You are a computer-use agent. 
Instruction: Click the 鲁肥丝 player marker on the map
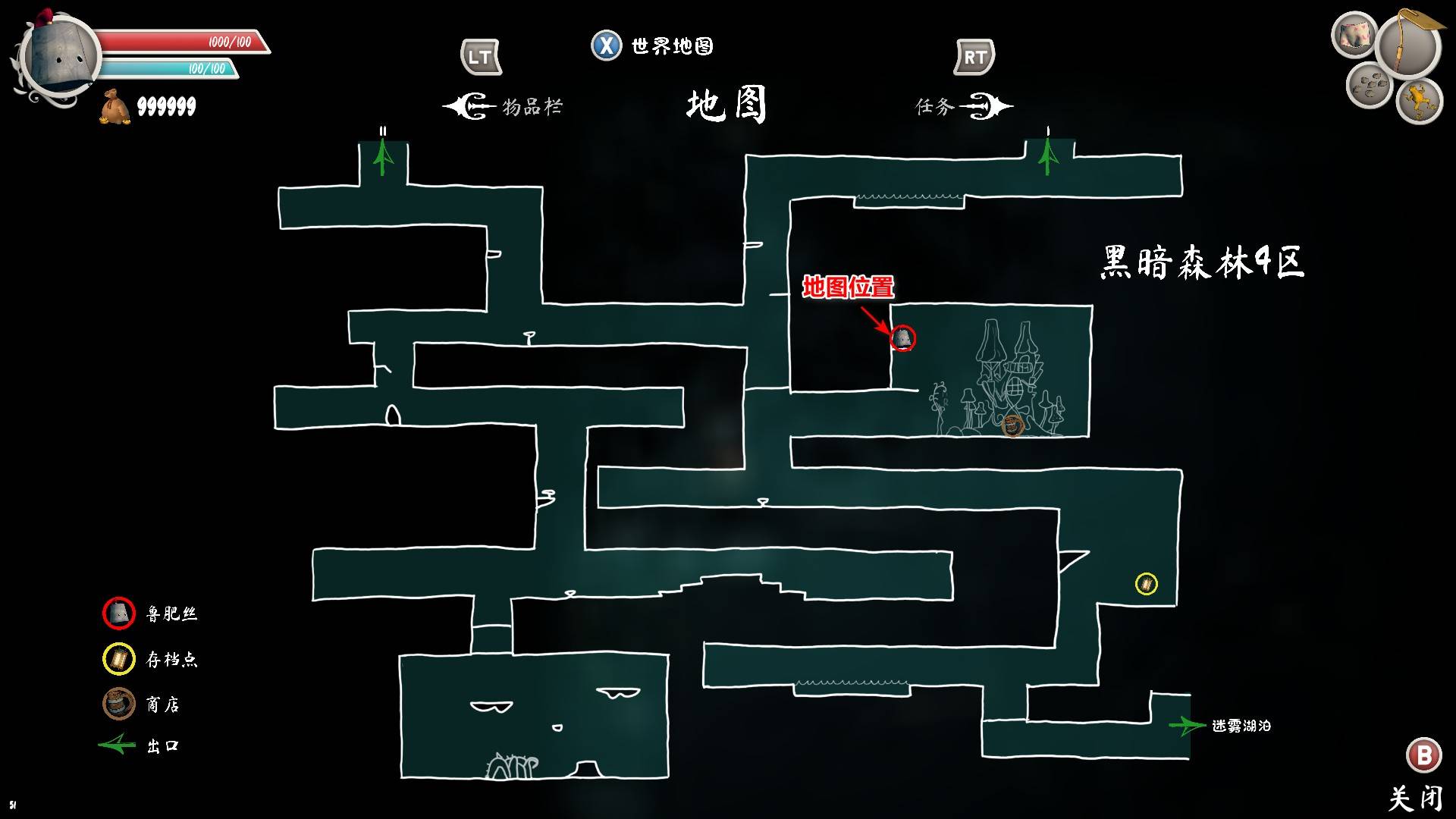click(x=902, y=338)
